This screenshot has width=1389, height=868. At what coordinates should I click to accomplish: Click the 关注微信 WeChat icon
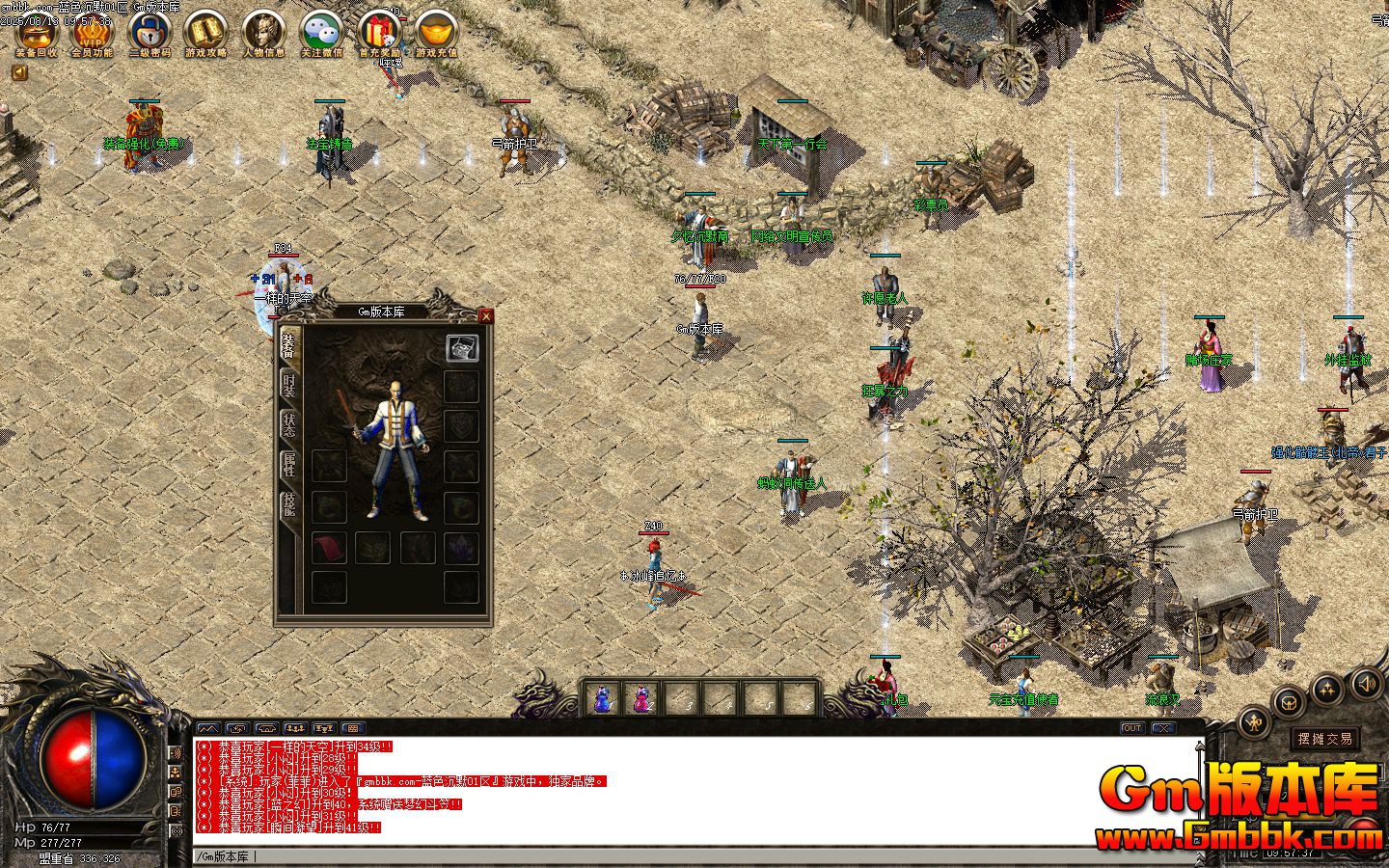[321, 32]
